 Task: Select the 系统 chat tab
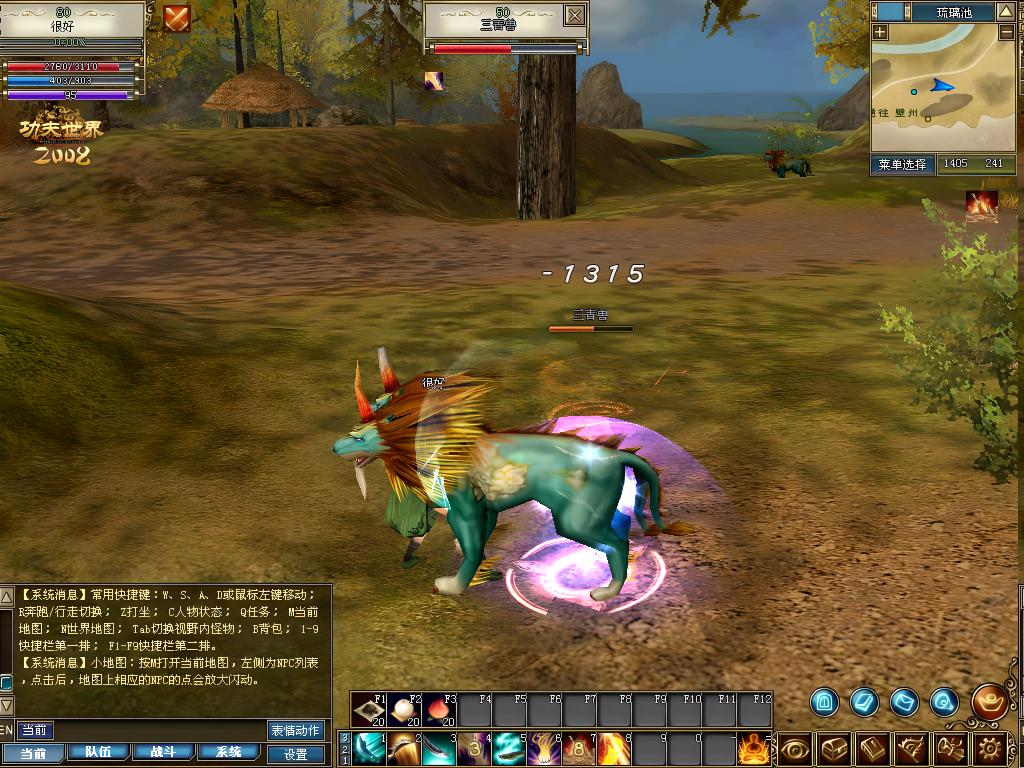[229, 753]
